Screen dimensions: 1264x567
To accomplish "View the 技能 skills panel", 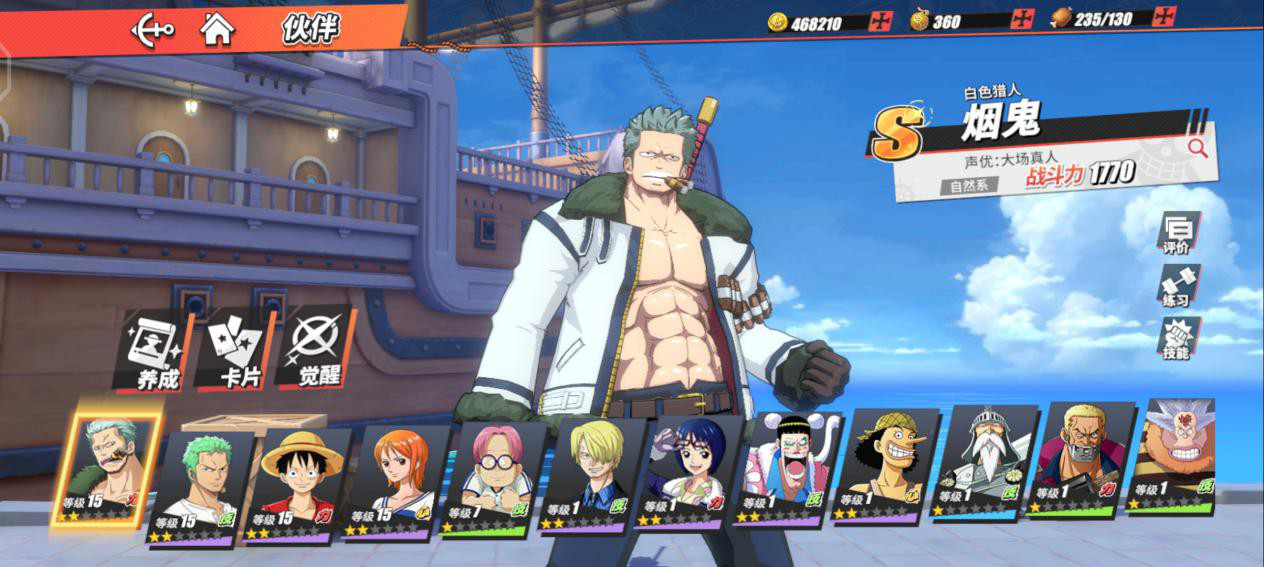I will click(x=1177, y=340).
